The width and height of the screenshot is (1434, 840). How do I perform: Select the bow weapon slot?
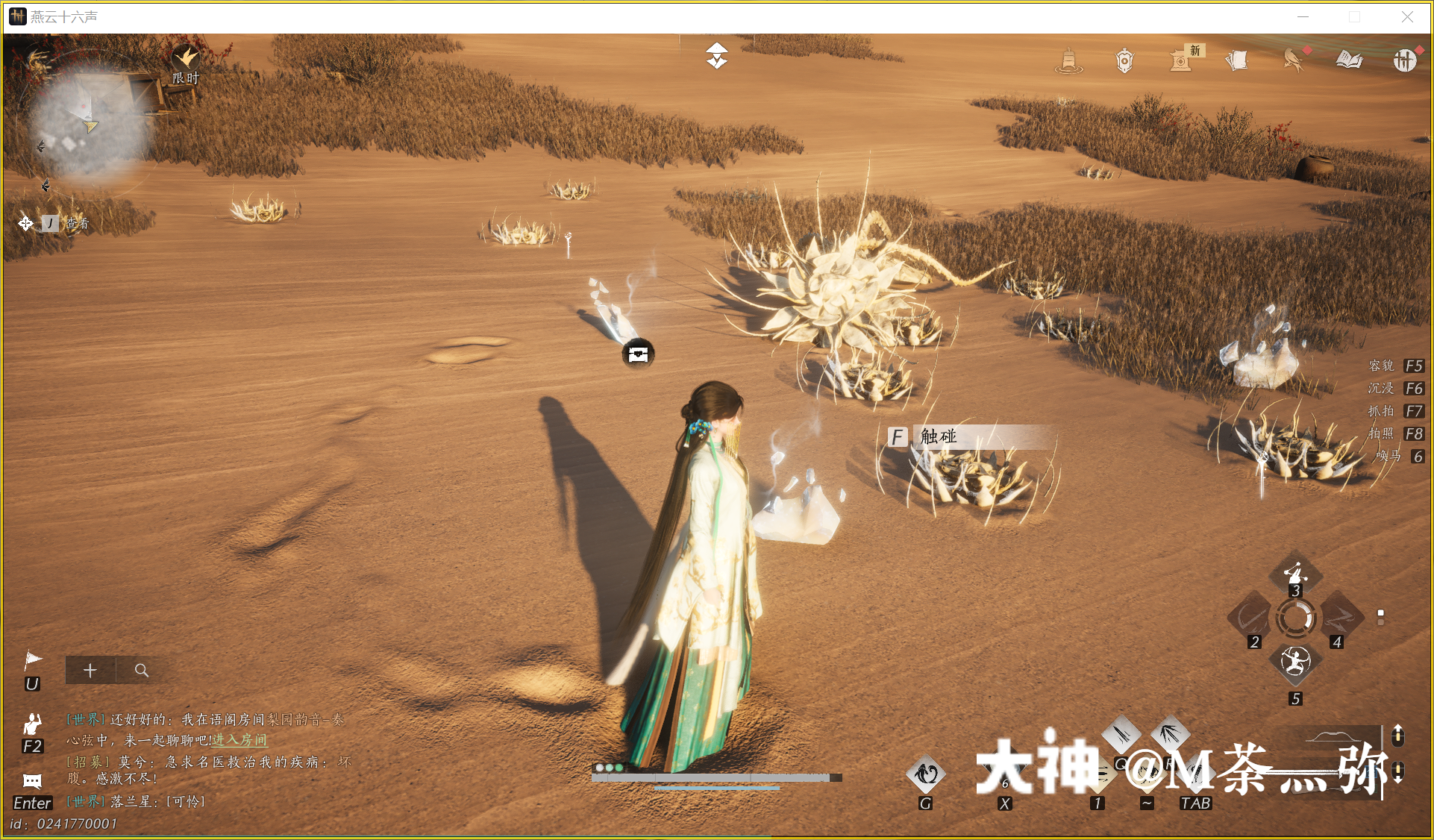[1251, 618]
